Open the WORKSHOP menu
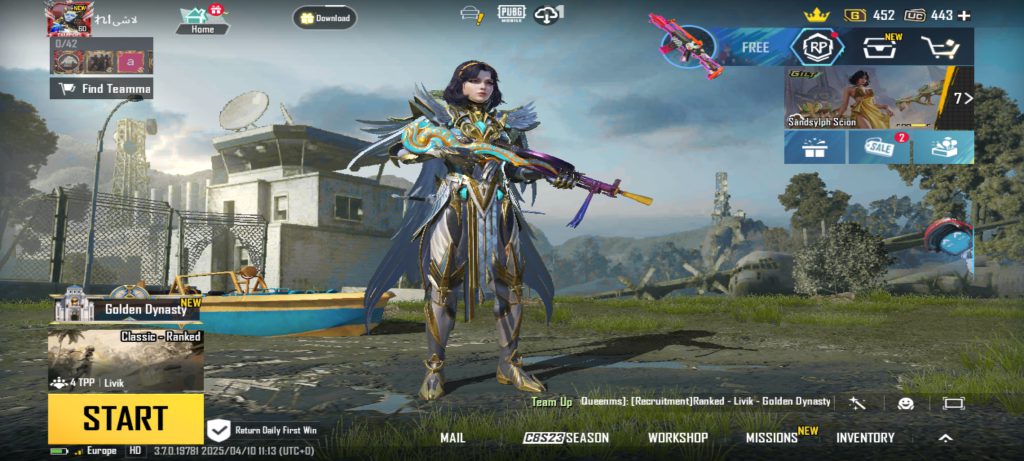Viewport: 1024px width, 461px height. click(x=677, y=437)
